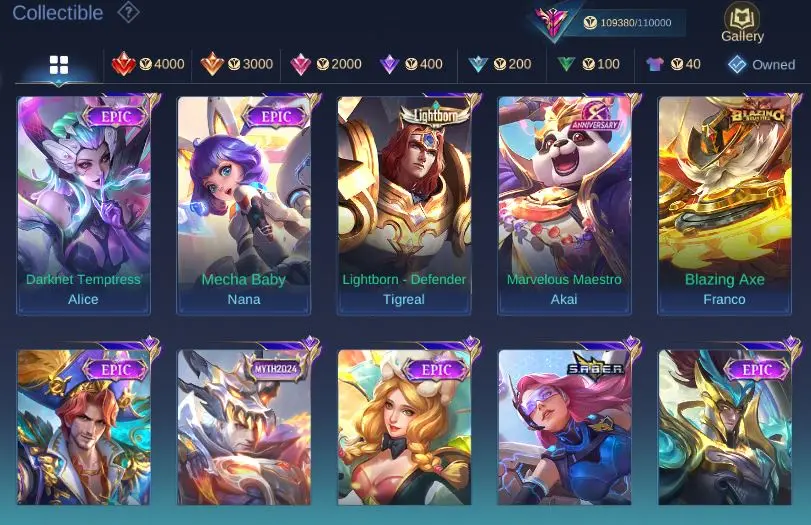Select Akai's Marvelous Maestro skin card
Image resolution: width=811 pixels, height=525 pixels.
[x=564, y=205]
